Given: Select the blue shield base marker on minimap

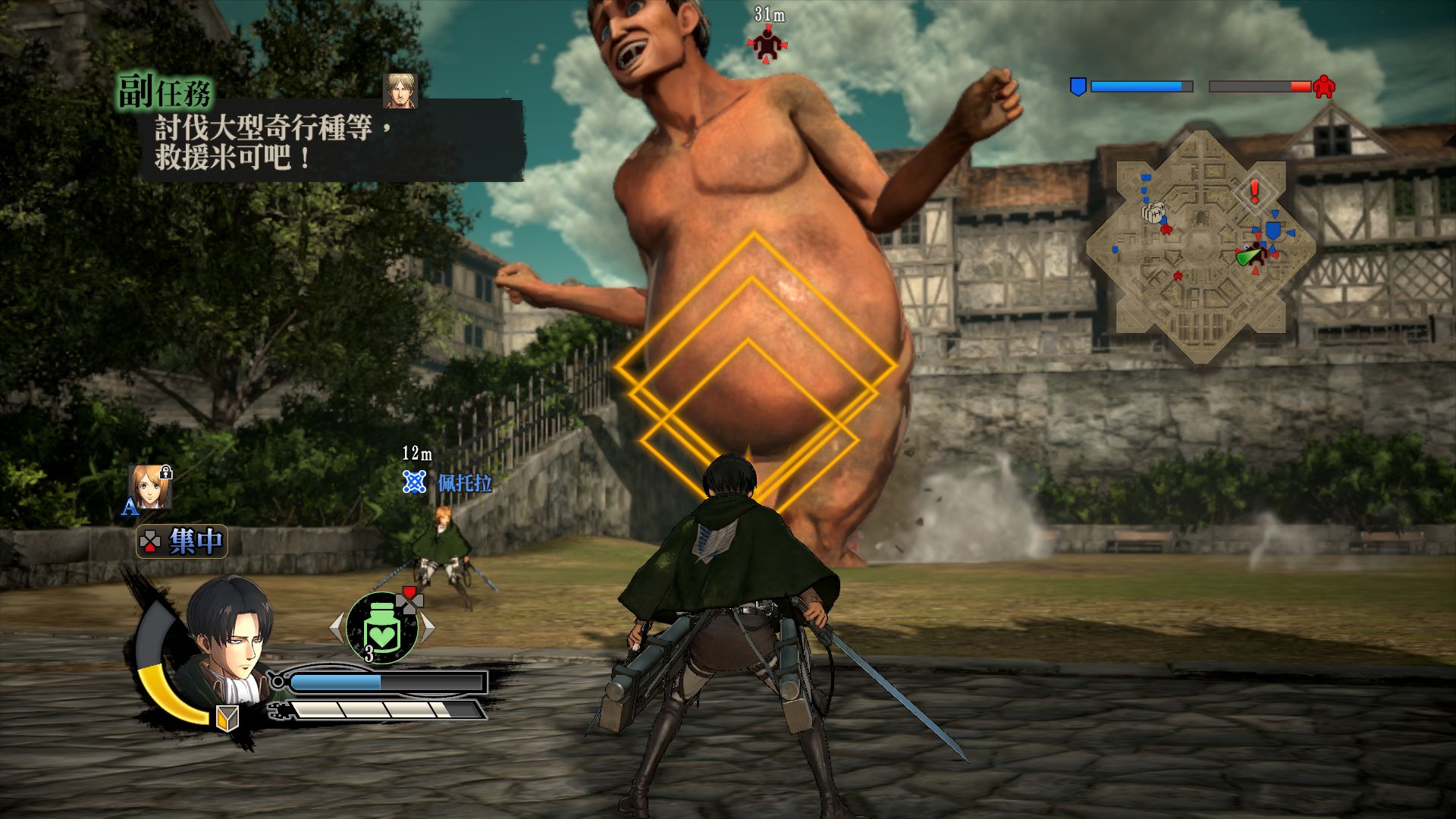Looking at the screenshot, I should 1272,229.
